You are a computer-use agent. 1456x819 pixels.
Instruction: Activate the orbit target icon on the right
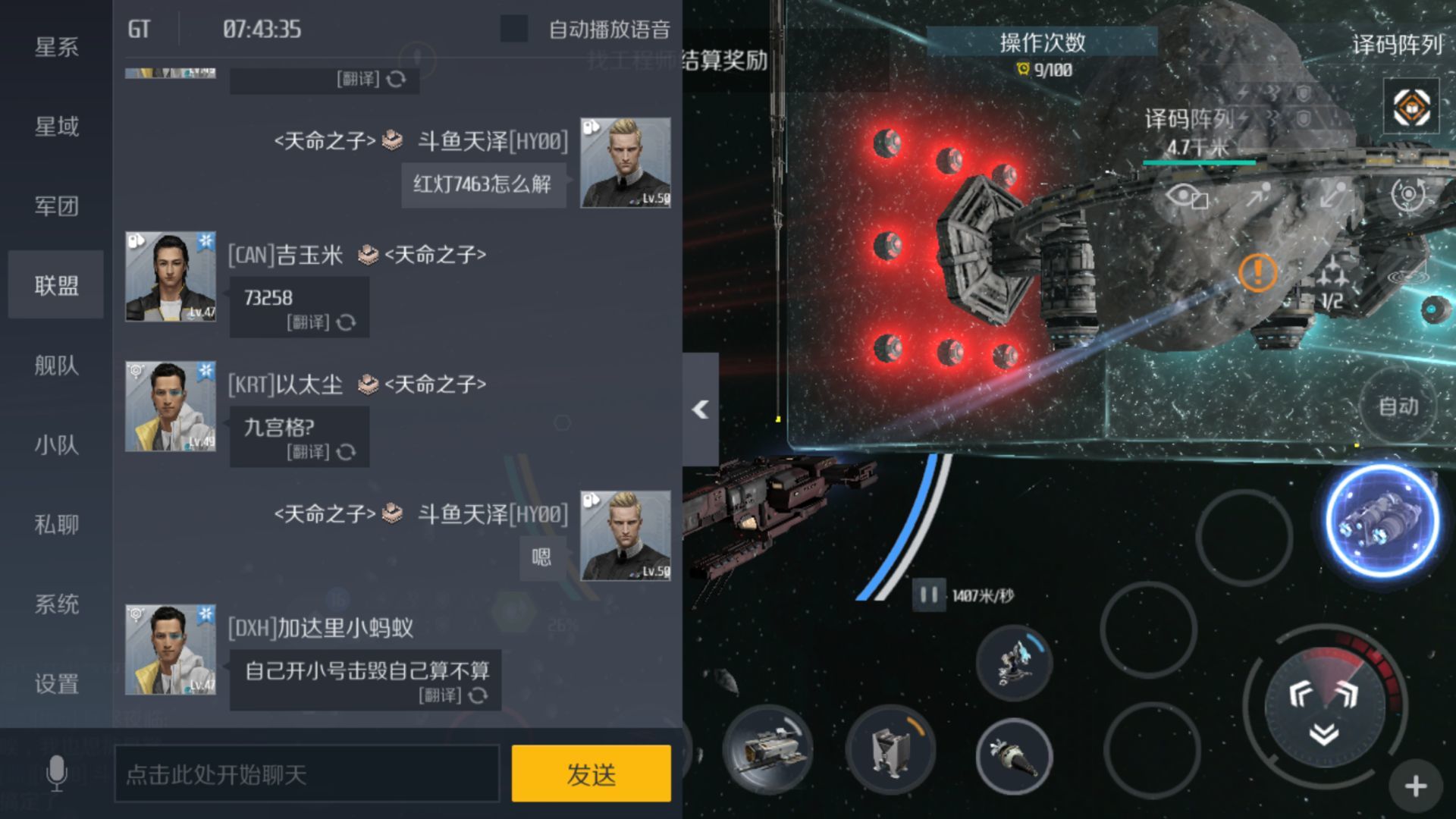point(1407,196)
